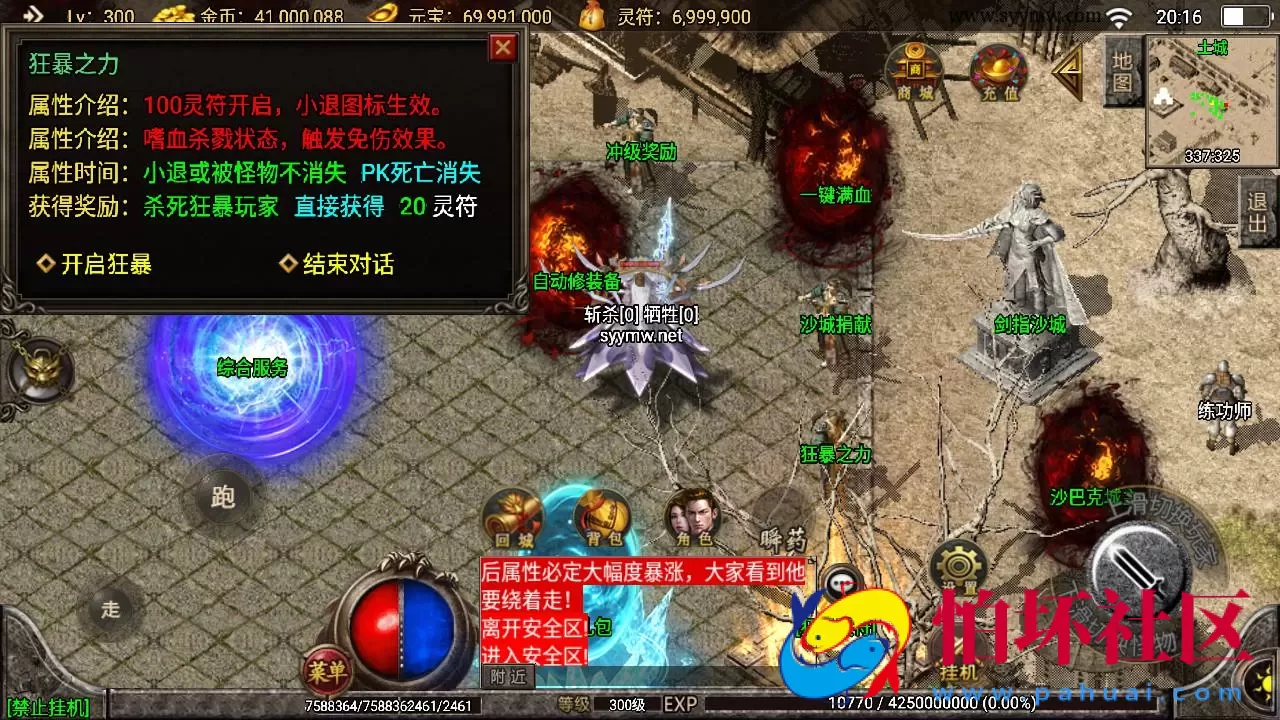Click 开启狂暴 in the dialog
This screenshot has height=720, width=1280.
(x=107, y=264)
